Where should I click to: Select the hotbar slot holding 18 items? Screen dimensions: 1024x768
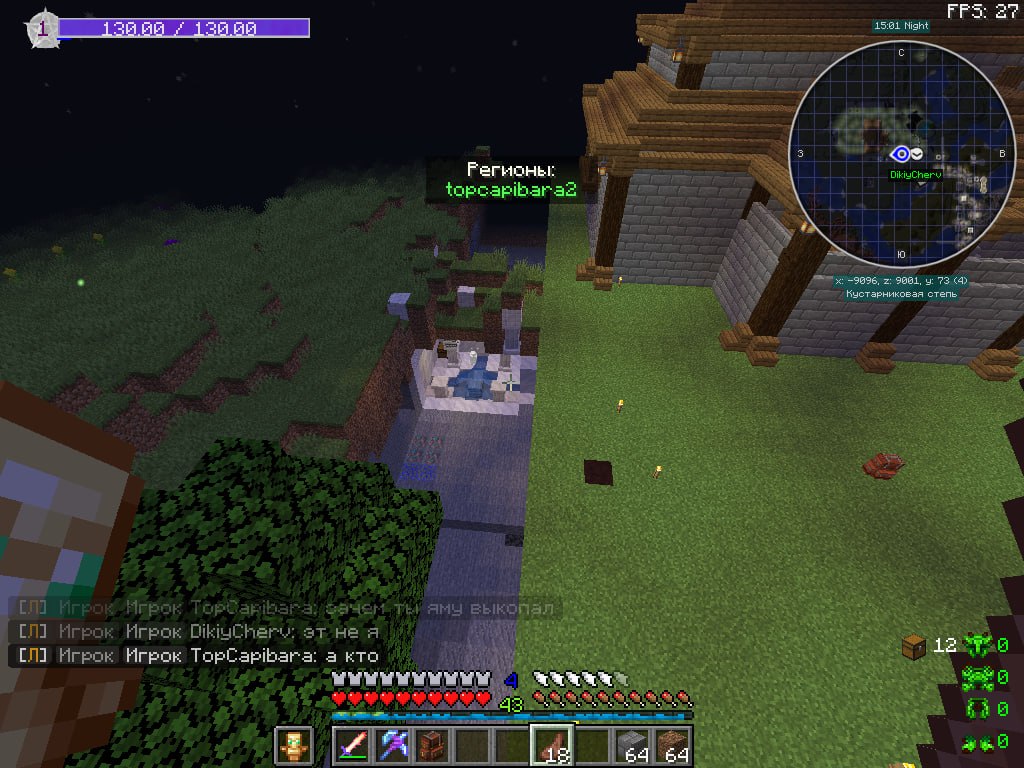552,746
